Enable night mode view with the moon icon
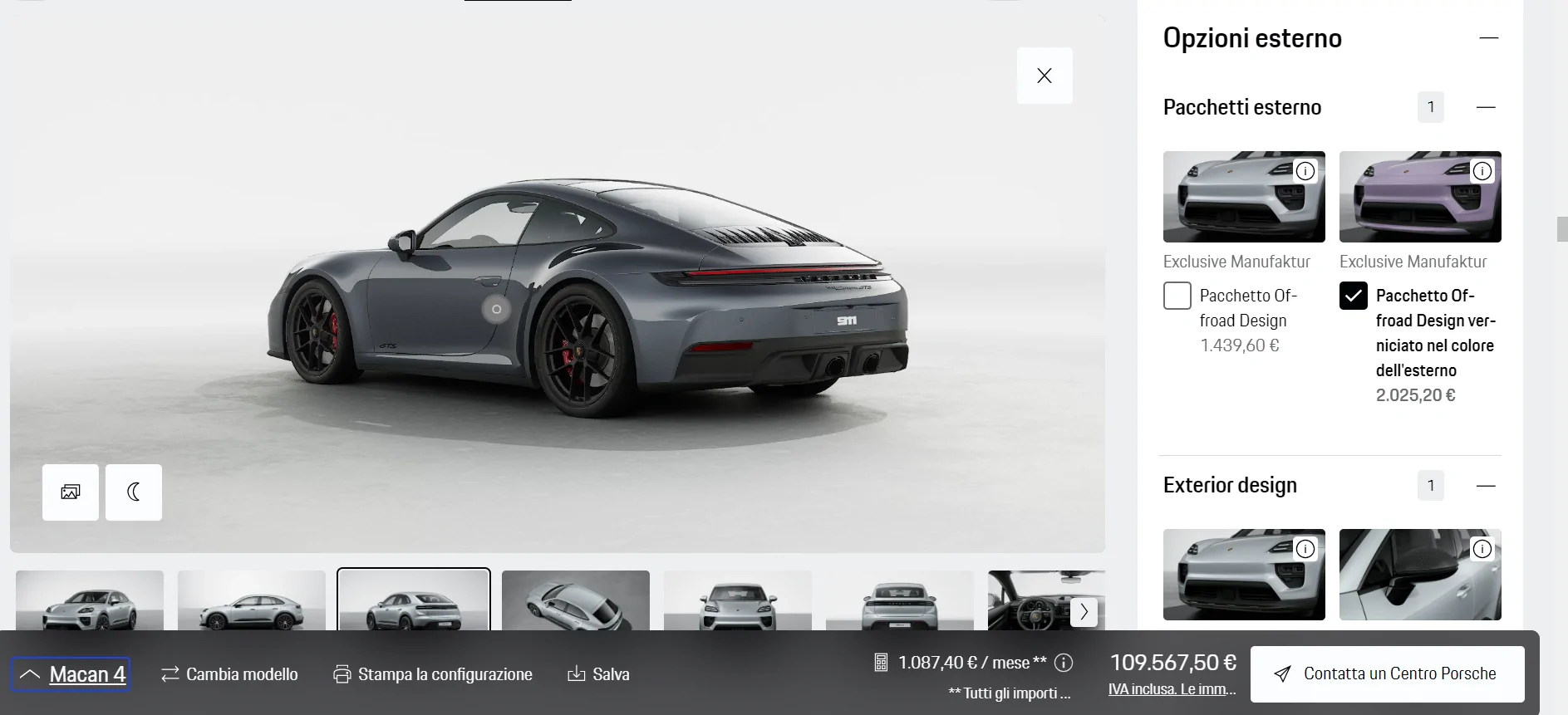Viewport: 1568px width, 715px height. pyautogui.click(x=134, y=492)
